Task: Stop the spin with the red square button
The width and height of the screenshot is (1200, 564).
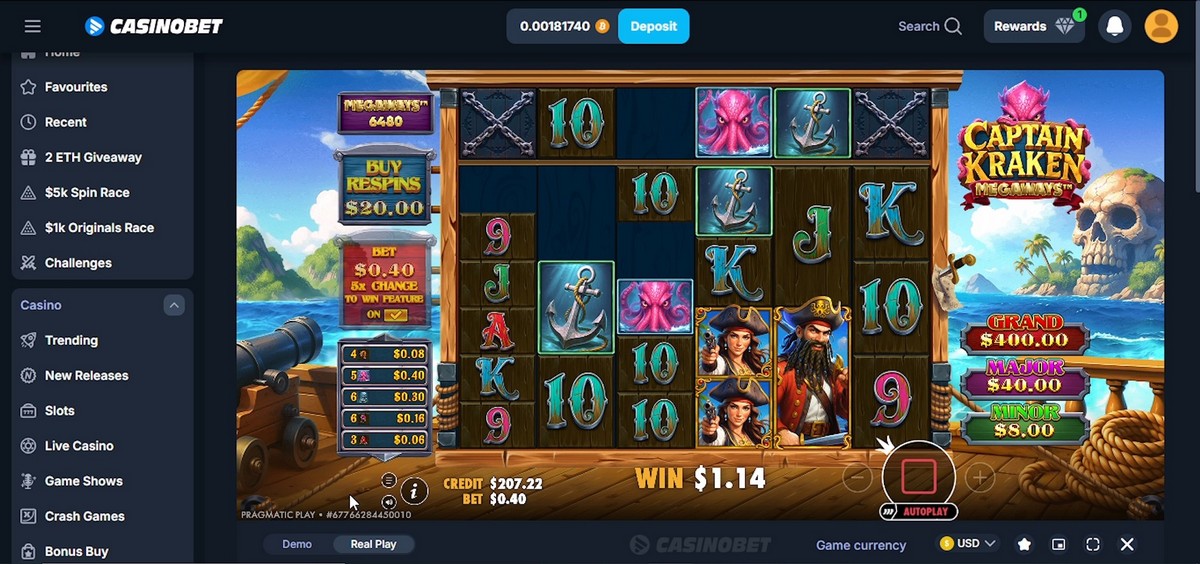Action: [918, 477]
